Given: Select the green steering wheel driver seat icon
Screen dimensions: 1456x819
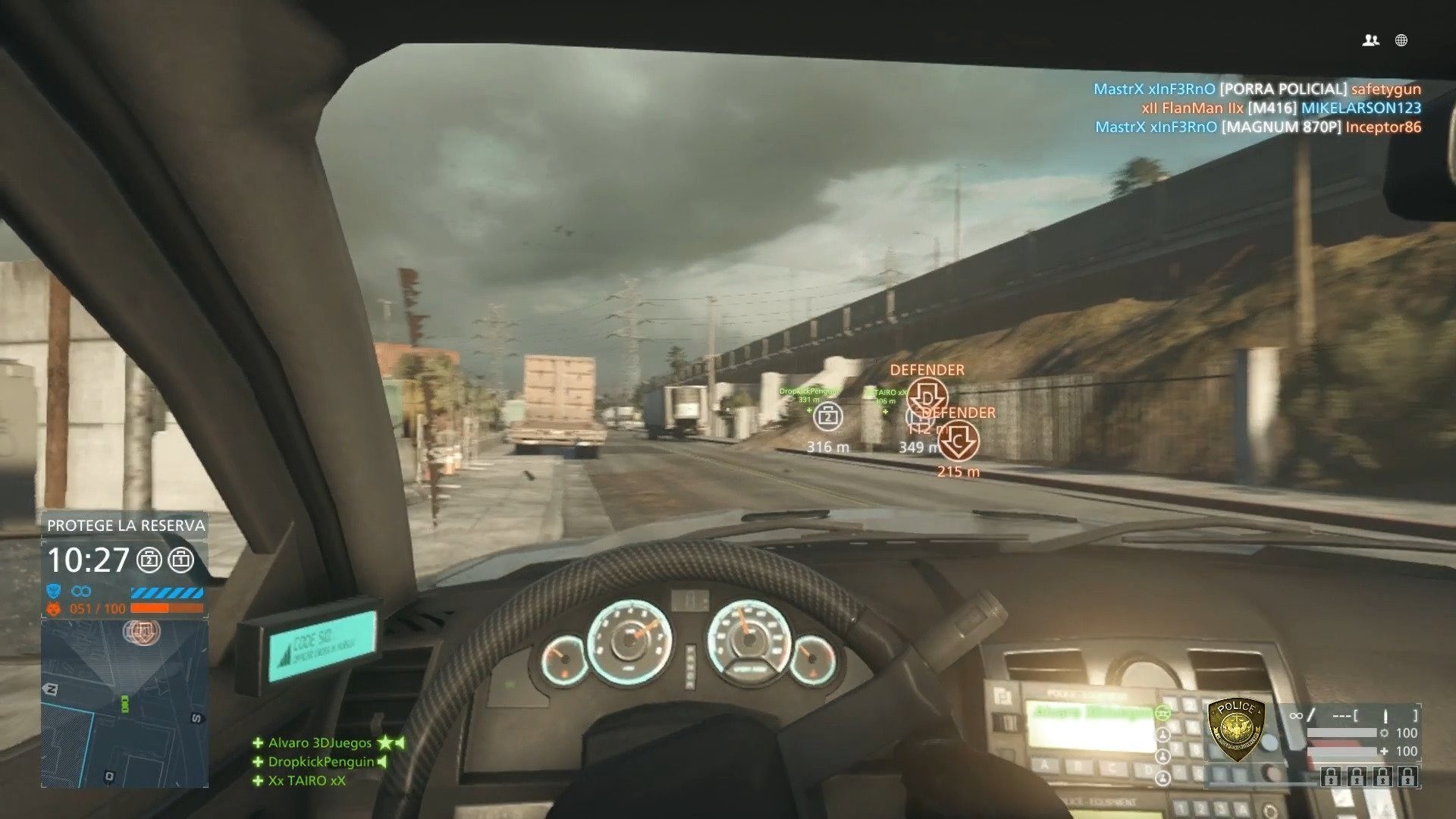Looking at the screenshot, I should tap(1163, 712).
